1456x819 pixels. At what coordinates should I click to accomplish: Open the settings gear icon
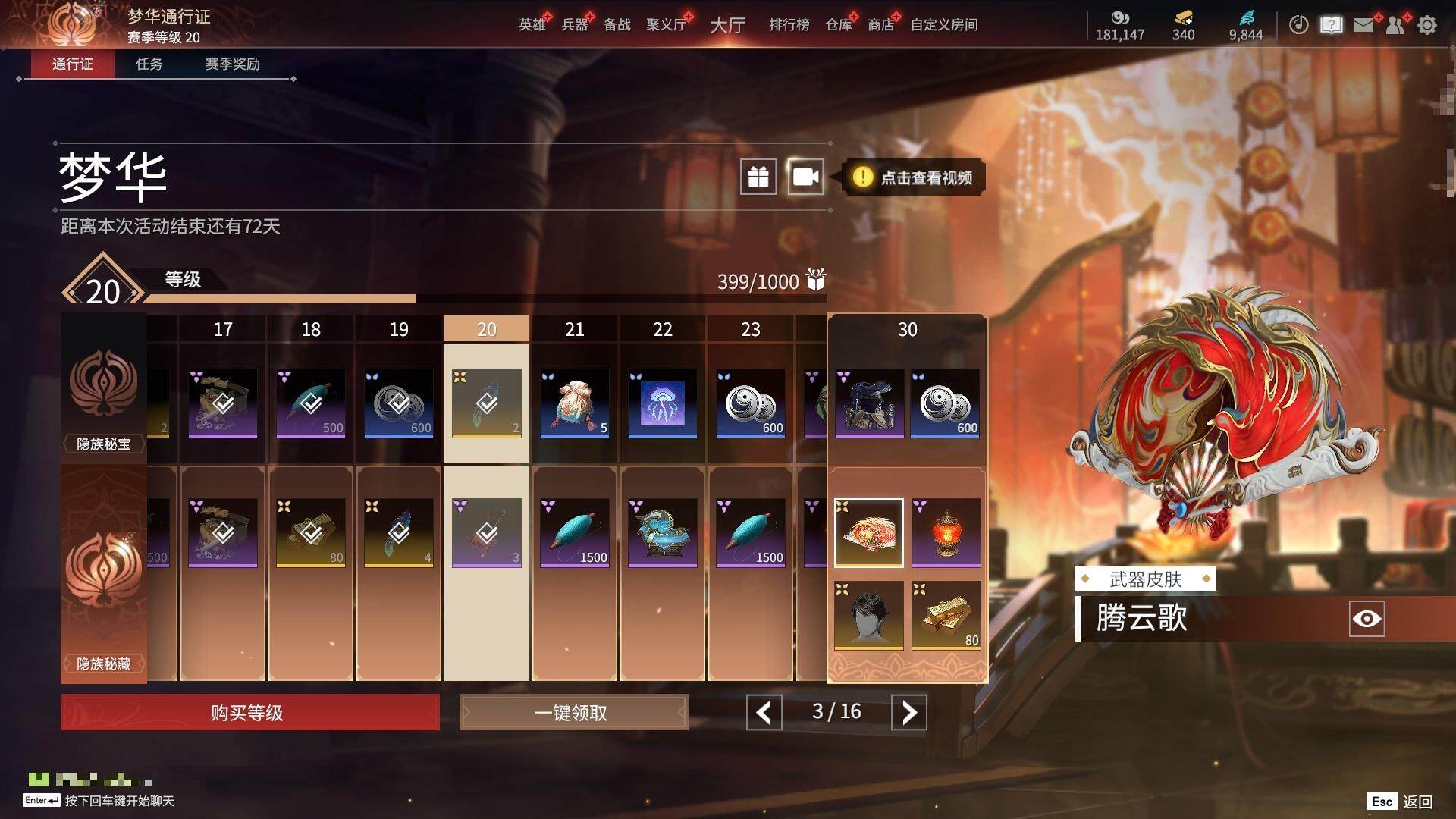tap(1427, 25)
